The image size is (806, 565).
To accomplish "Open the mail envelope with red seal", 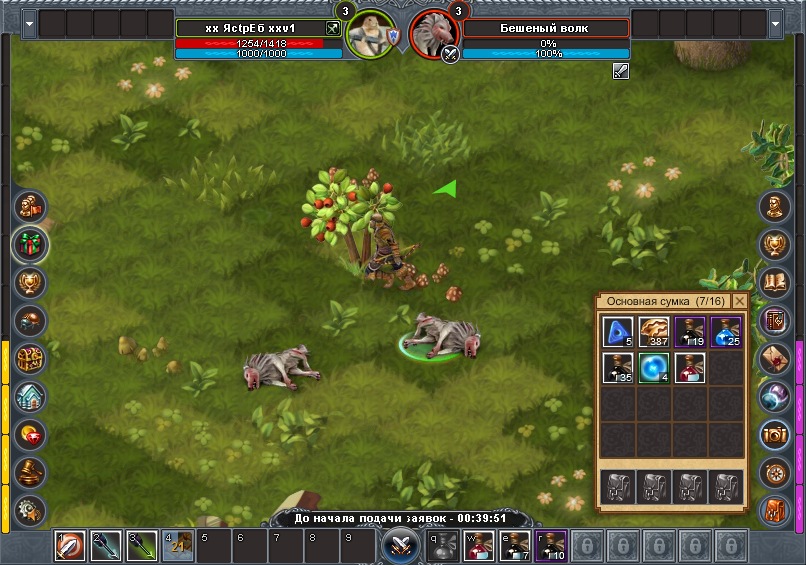I will (775, 358).
